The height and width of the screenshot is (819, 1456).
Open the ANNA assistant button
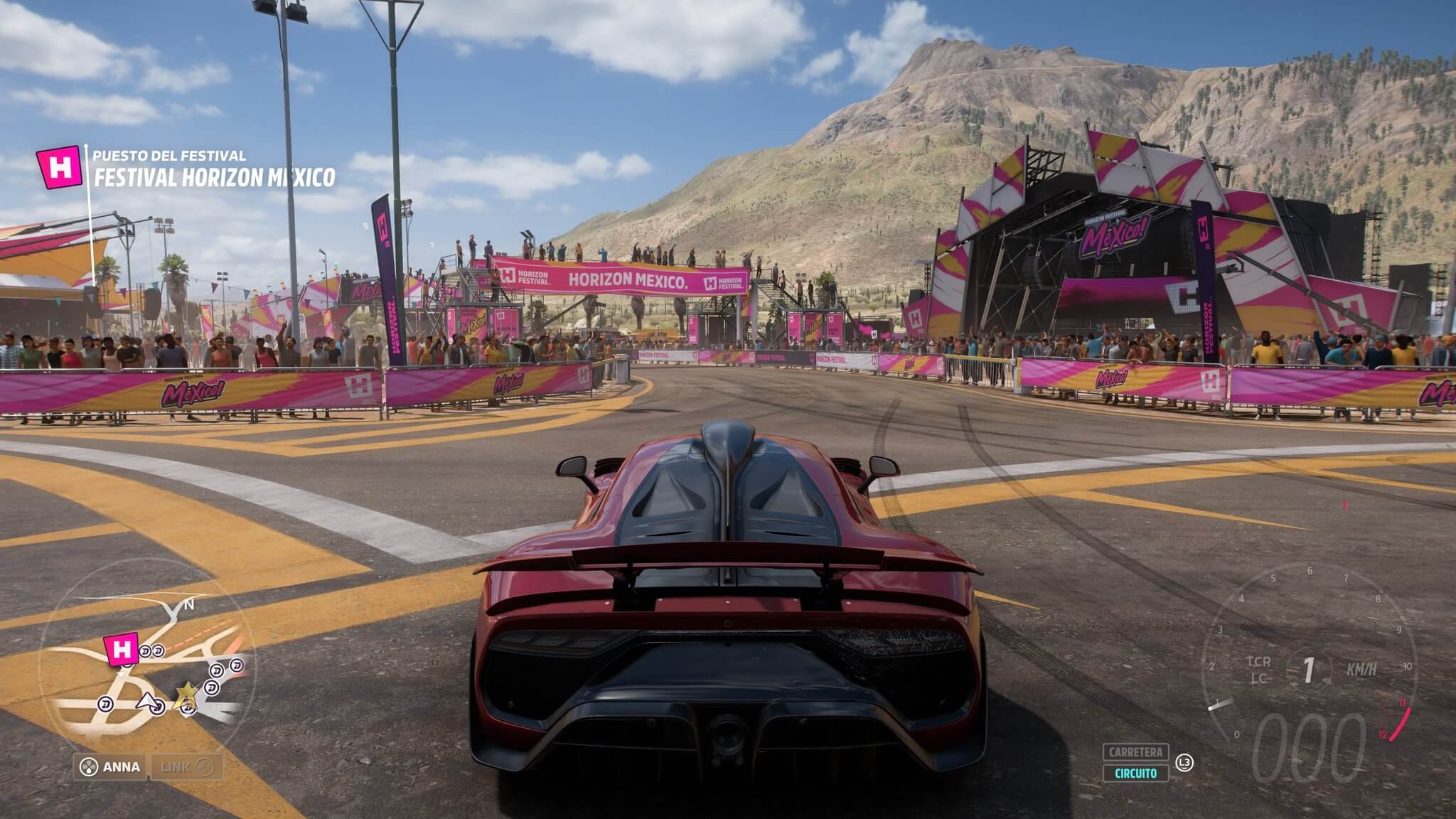(x=110, y=767)
